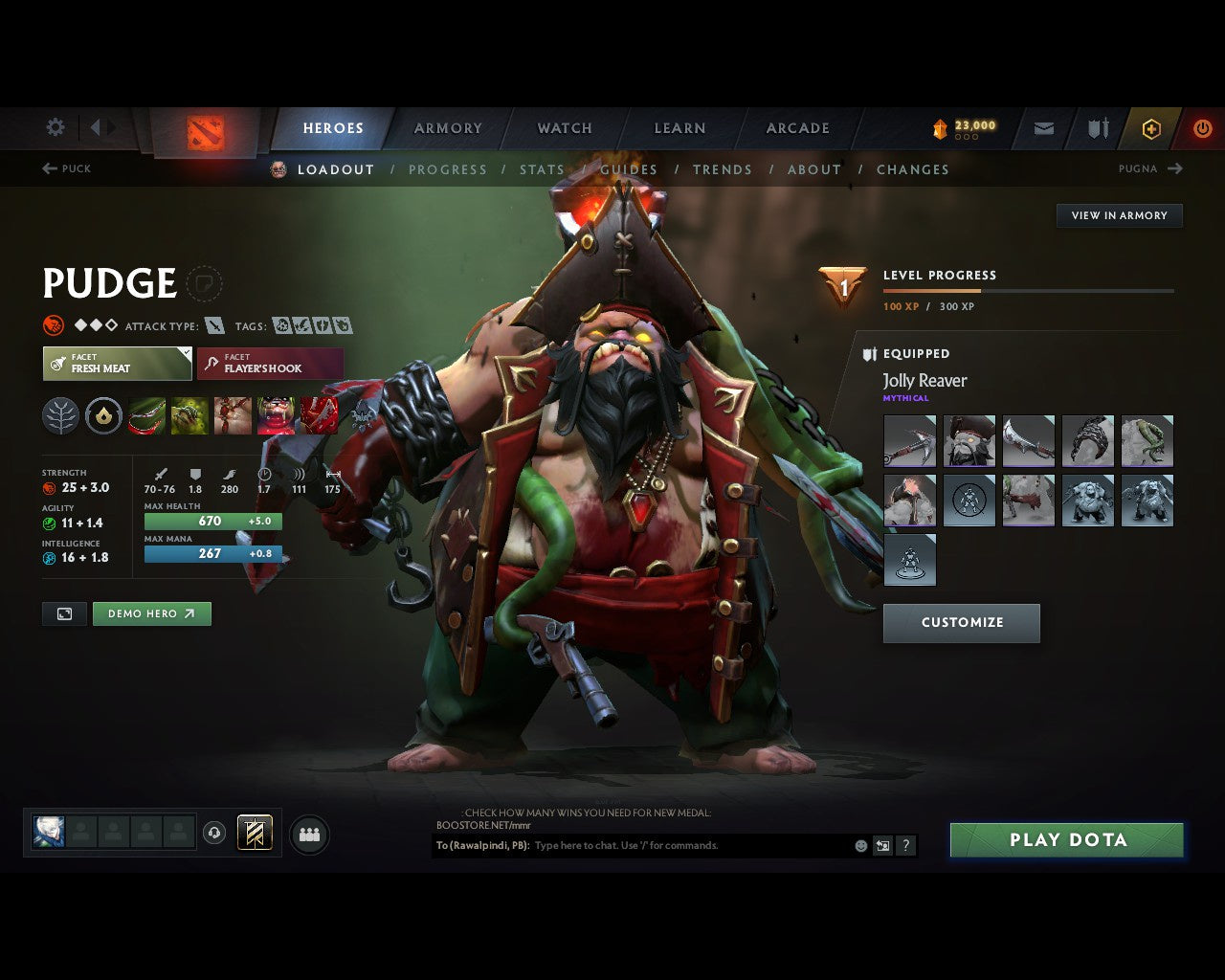The width and height of the screenshot is (1225, 980).
Task: Switch to the Flayer's Hook facet
Action: pyautogui.click(x=270, y=364)
